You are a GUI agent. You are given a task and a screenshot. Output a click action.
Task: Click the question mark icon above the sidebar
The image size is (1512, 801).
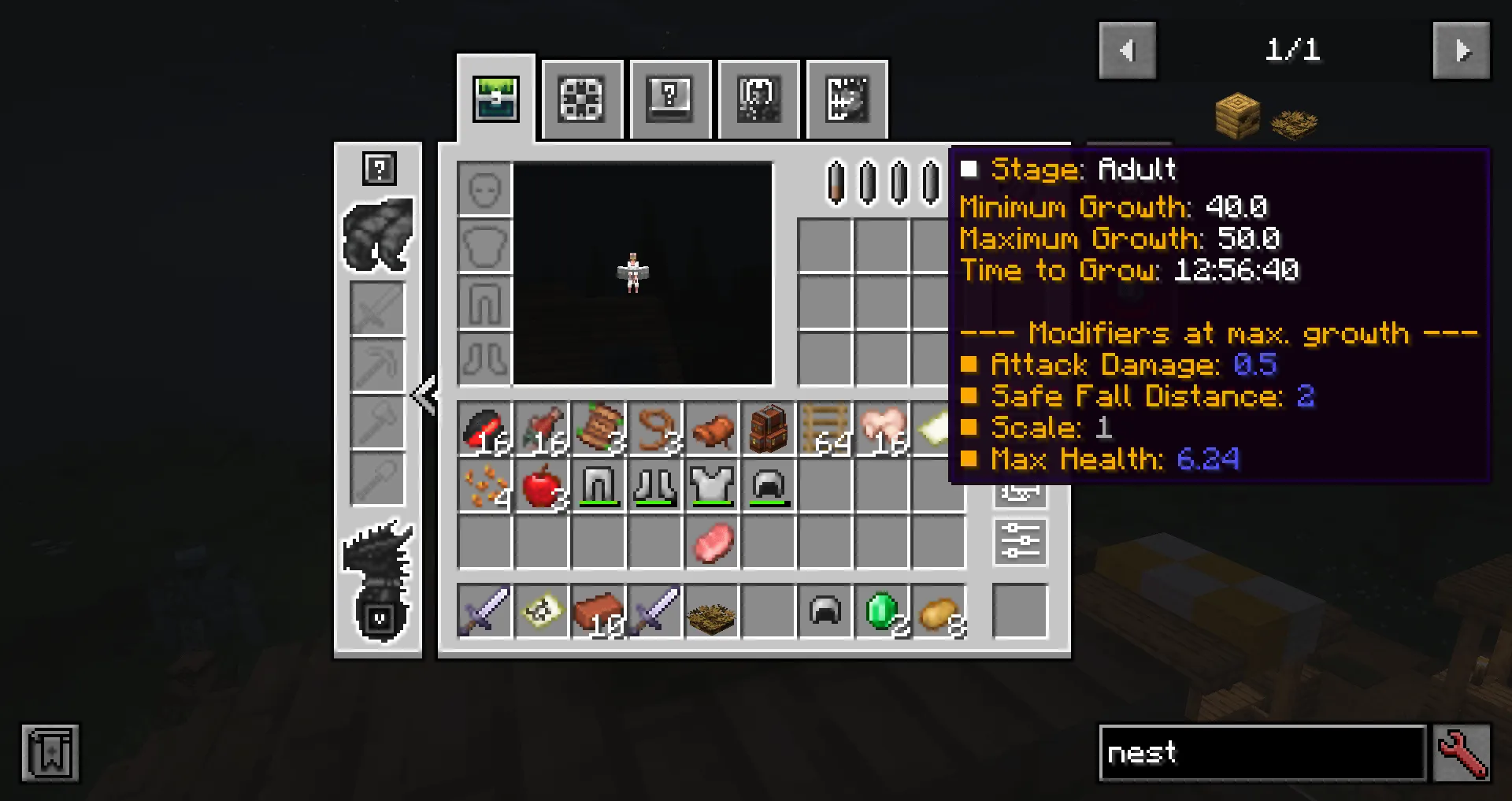coord(378,168)
